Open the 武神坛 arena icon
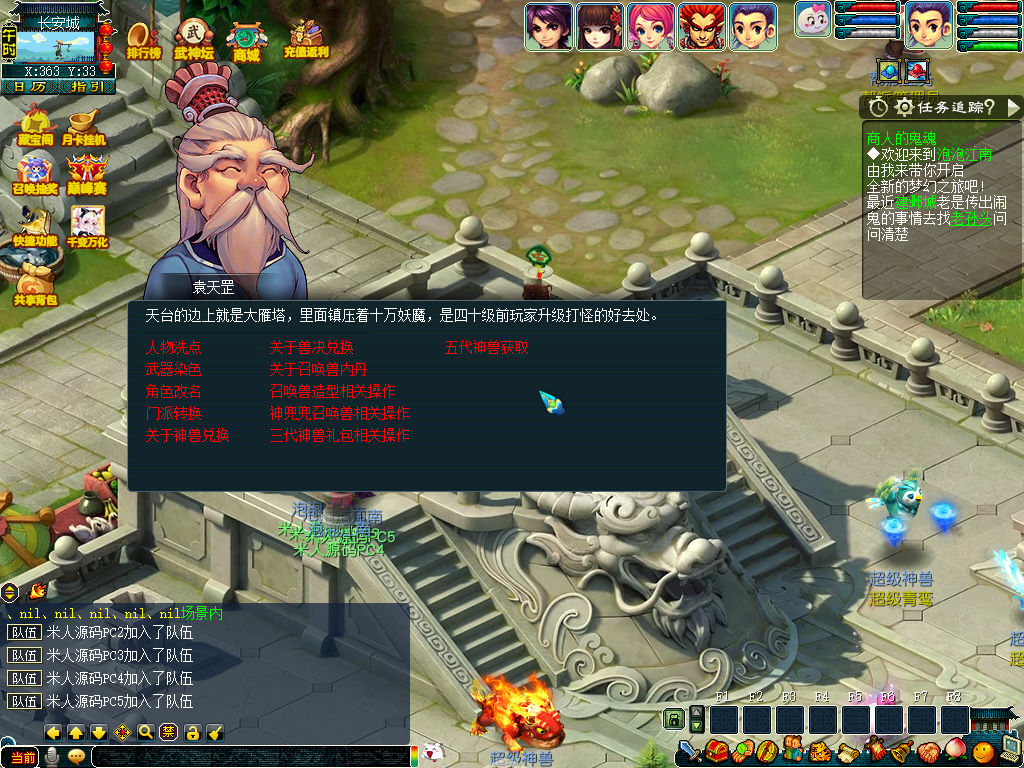The height and width of the screenshot is (768, 1024). point(194,39)
